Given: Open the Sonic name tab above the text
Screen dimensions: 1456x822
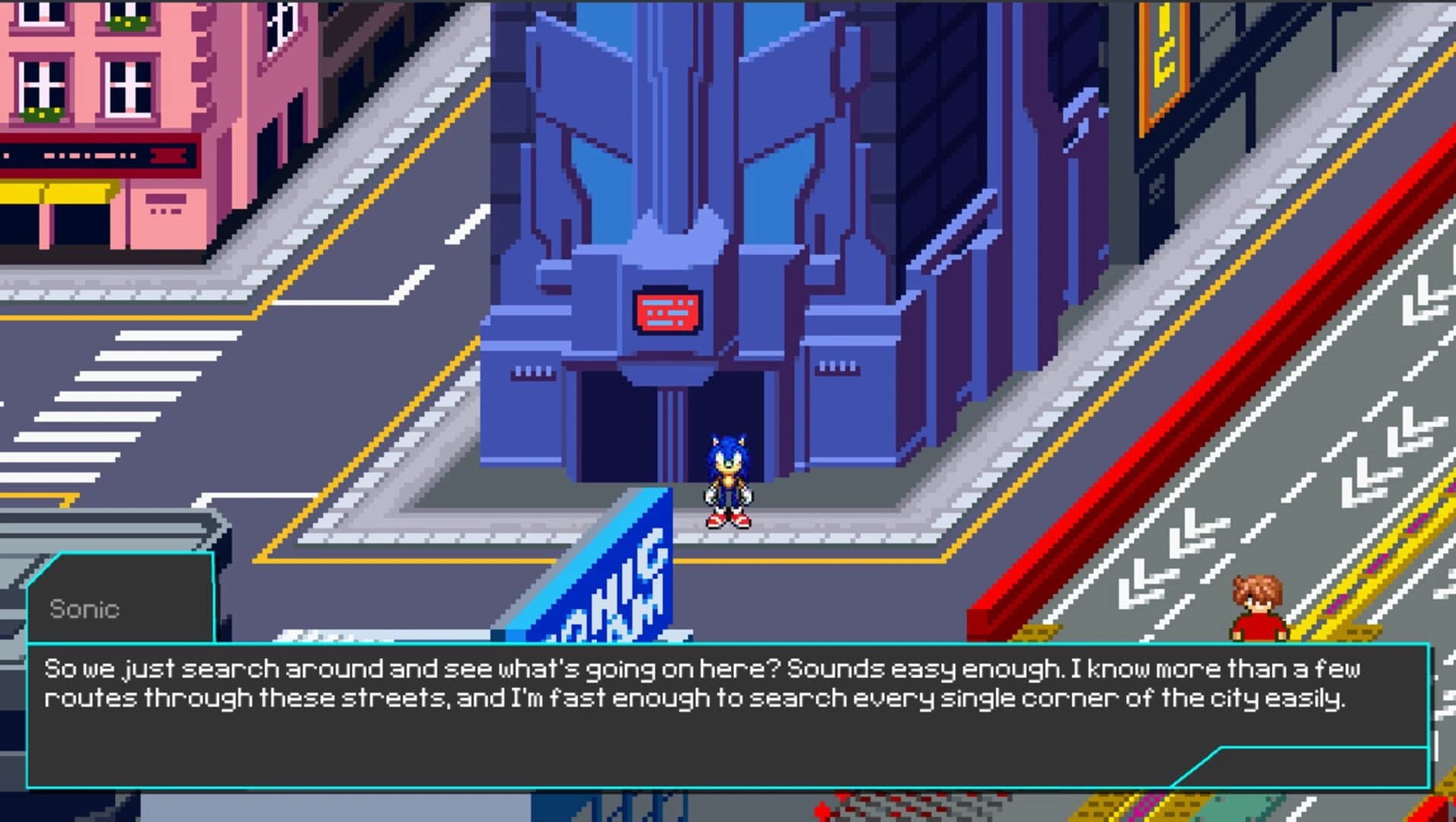Looking at the screenshot, I should (x=84, y=609).
